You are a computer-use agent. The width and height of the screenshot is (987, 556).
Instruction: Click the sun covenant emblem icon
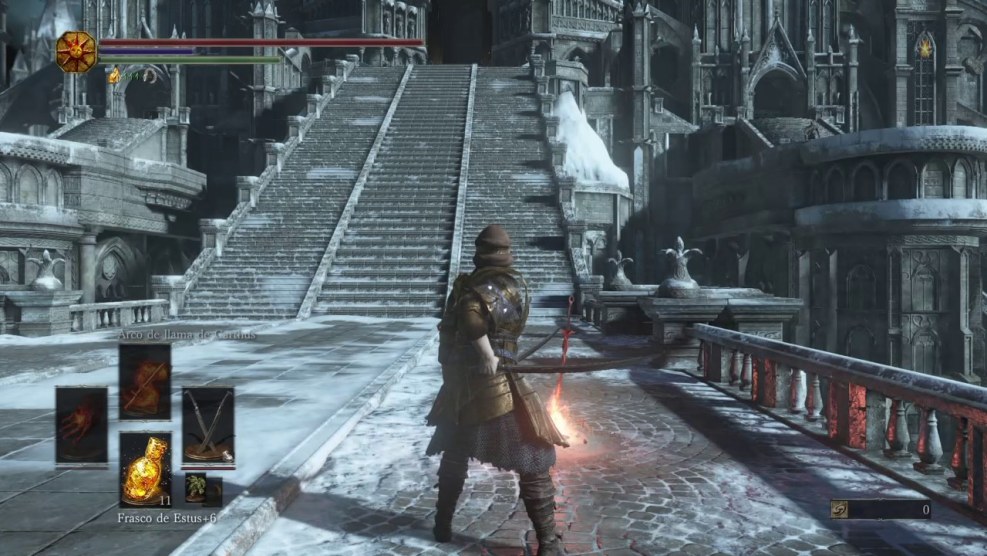click(x=76, y=51)
